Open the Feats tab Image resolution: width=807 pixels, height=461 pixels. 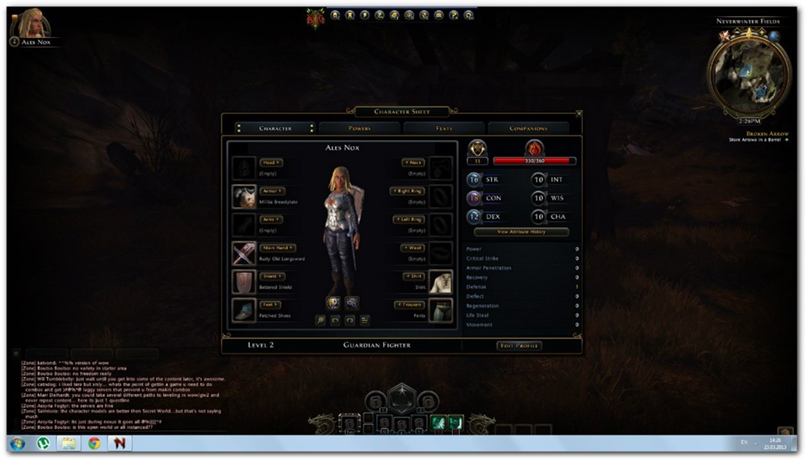[444, 129]
